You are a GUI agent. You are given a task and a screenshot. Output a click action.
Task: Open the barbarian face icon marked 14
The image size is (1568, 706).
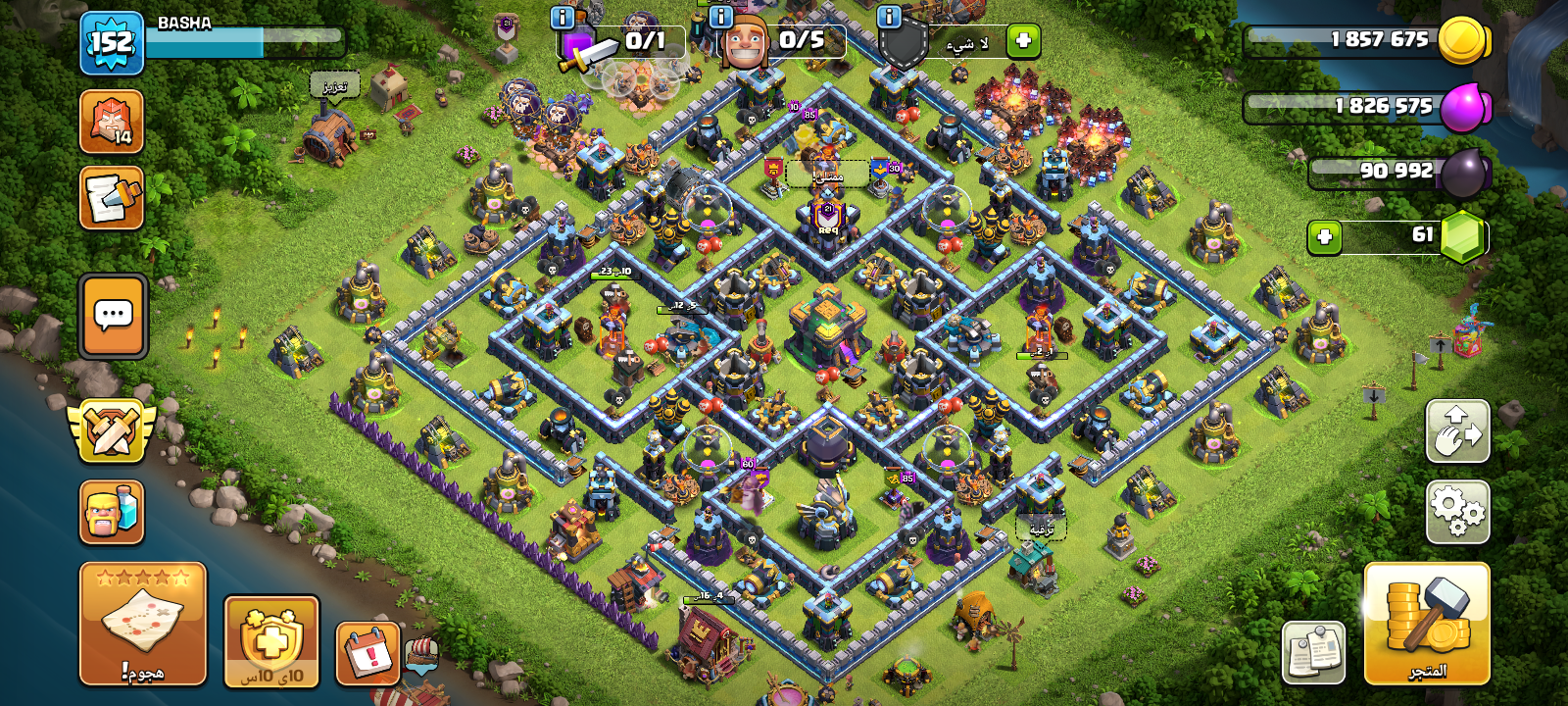point(112,122)
